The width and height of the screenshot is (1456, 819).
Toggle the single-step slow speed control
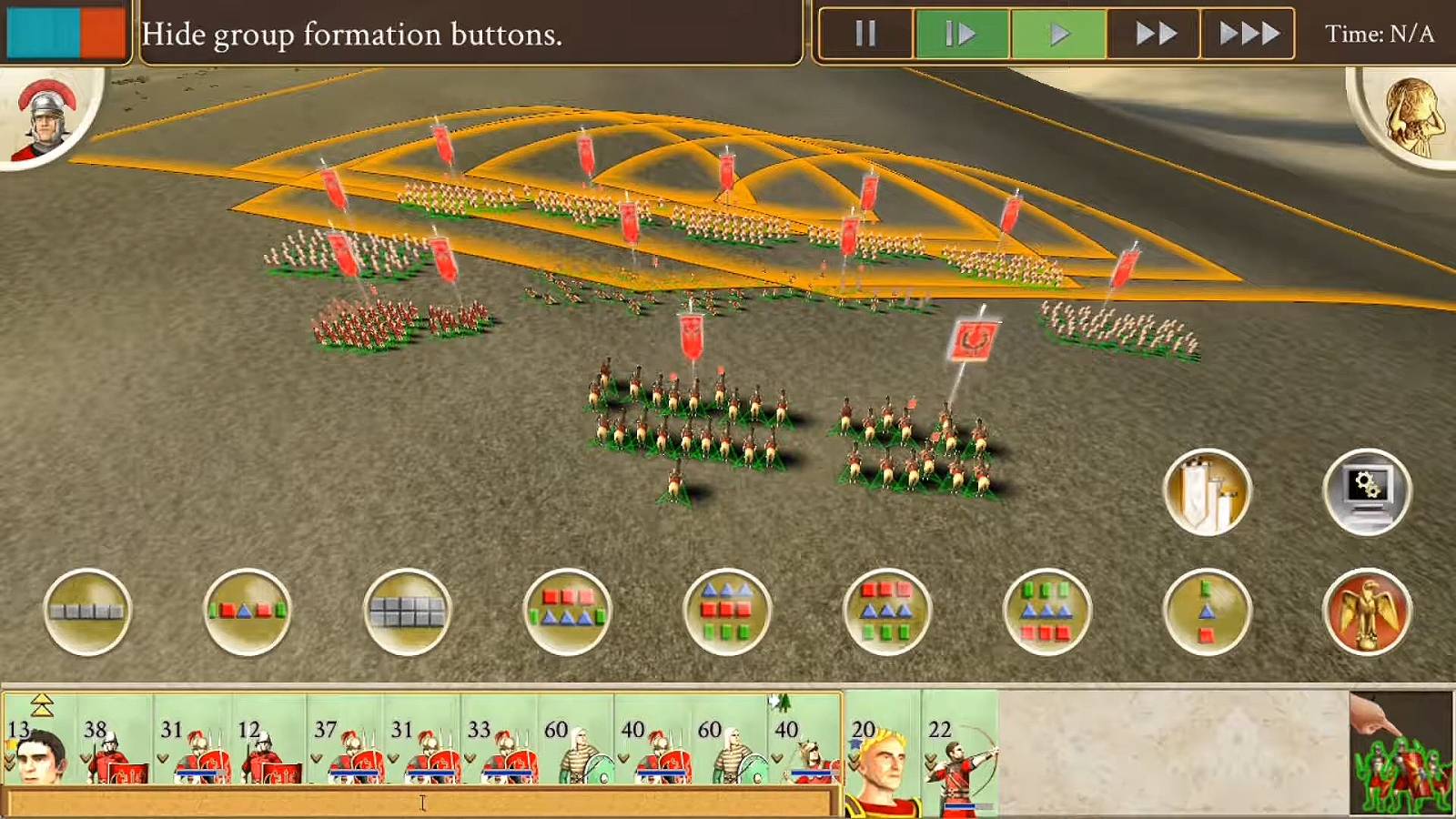[x=962, y=33]
